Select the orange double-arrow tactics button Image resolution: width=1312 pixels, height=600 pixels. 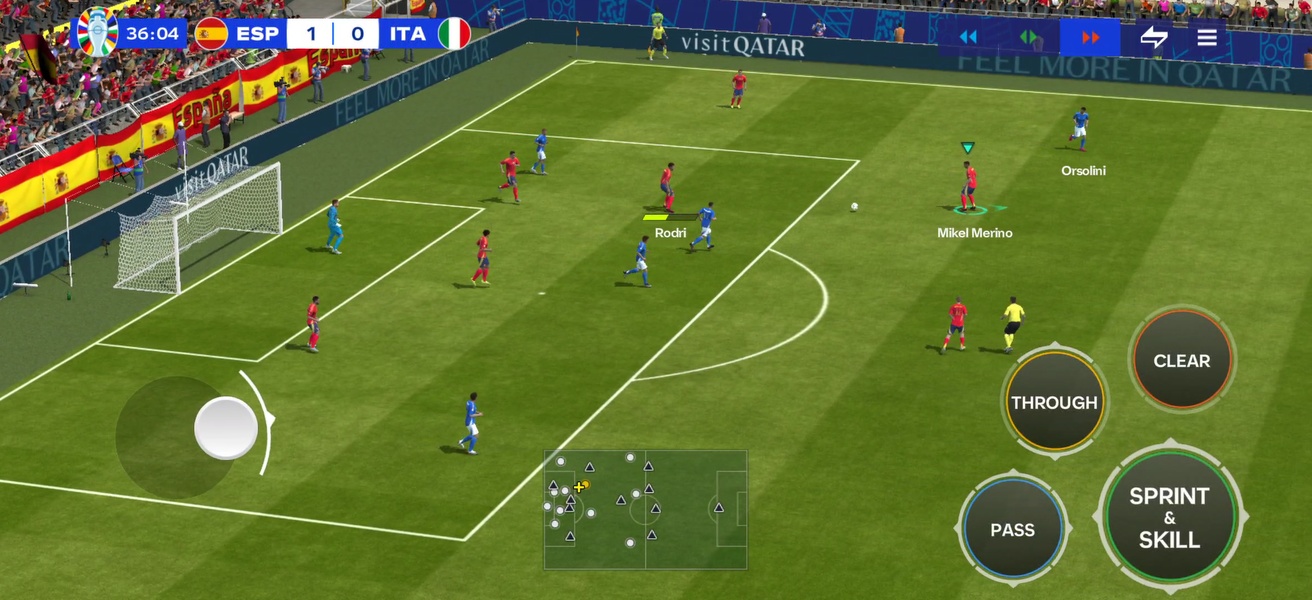1090,38
